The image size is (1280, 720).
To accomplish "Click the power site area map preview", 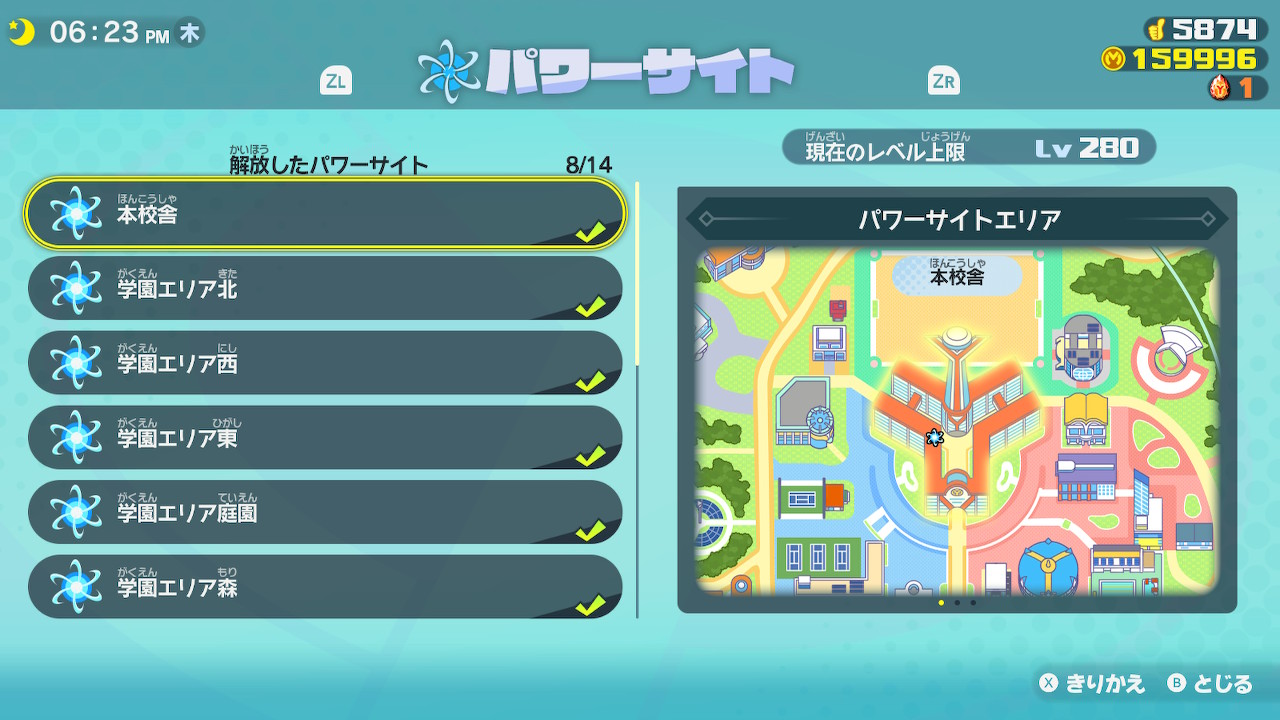I will tap(957, 420).
